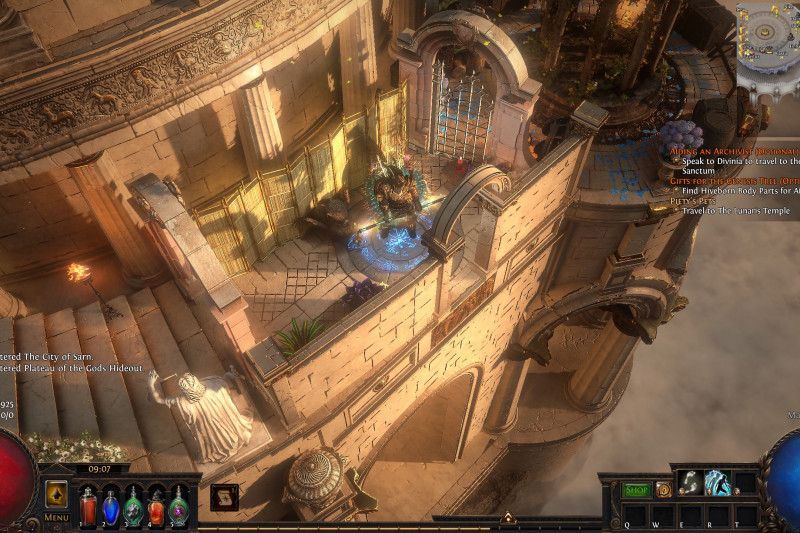Click the yellow level-up arrow icon
The height and width of the screenshot is (533, 800).
tap(56, 494)
